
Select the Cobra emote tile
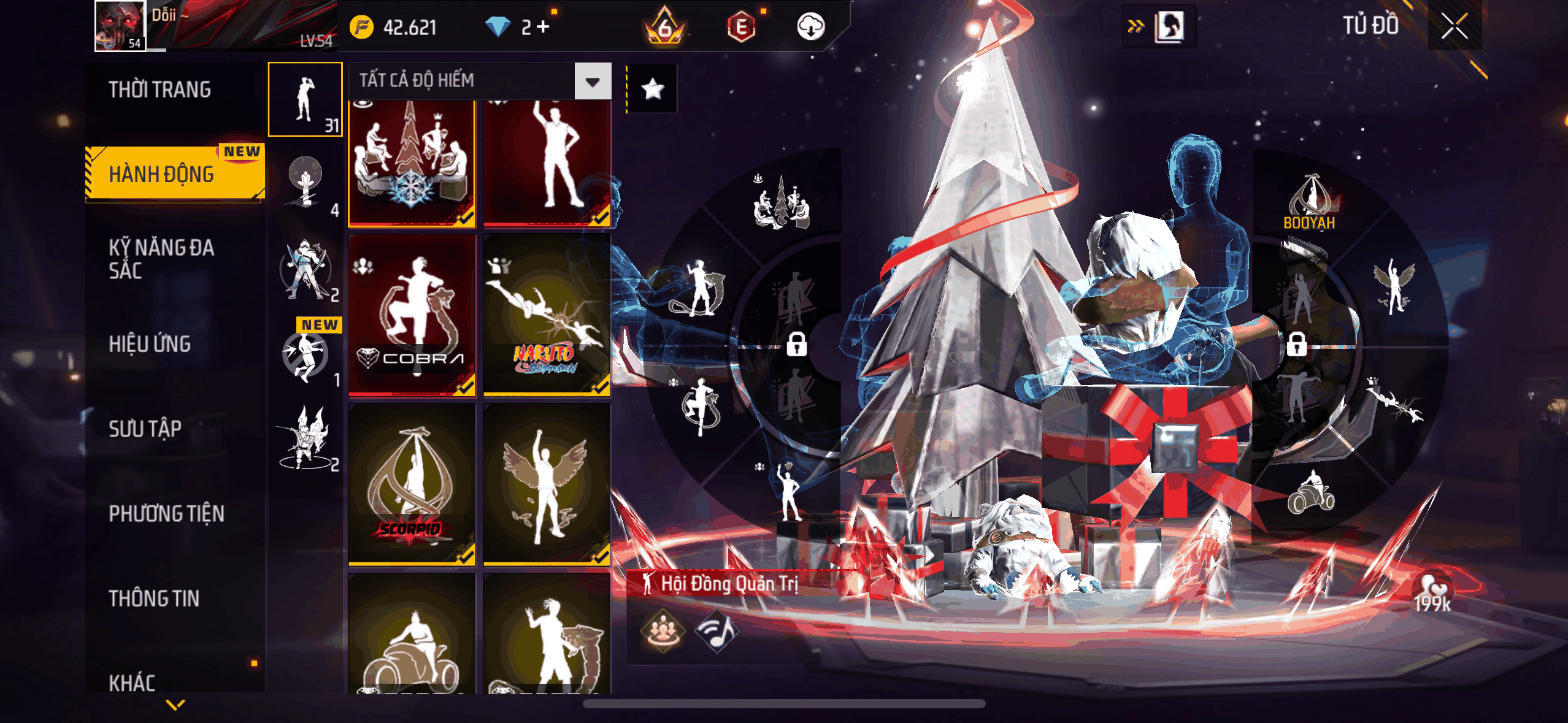point(412,315)
